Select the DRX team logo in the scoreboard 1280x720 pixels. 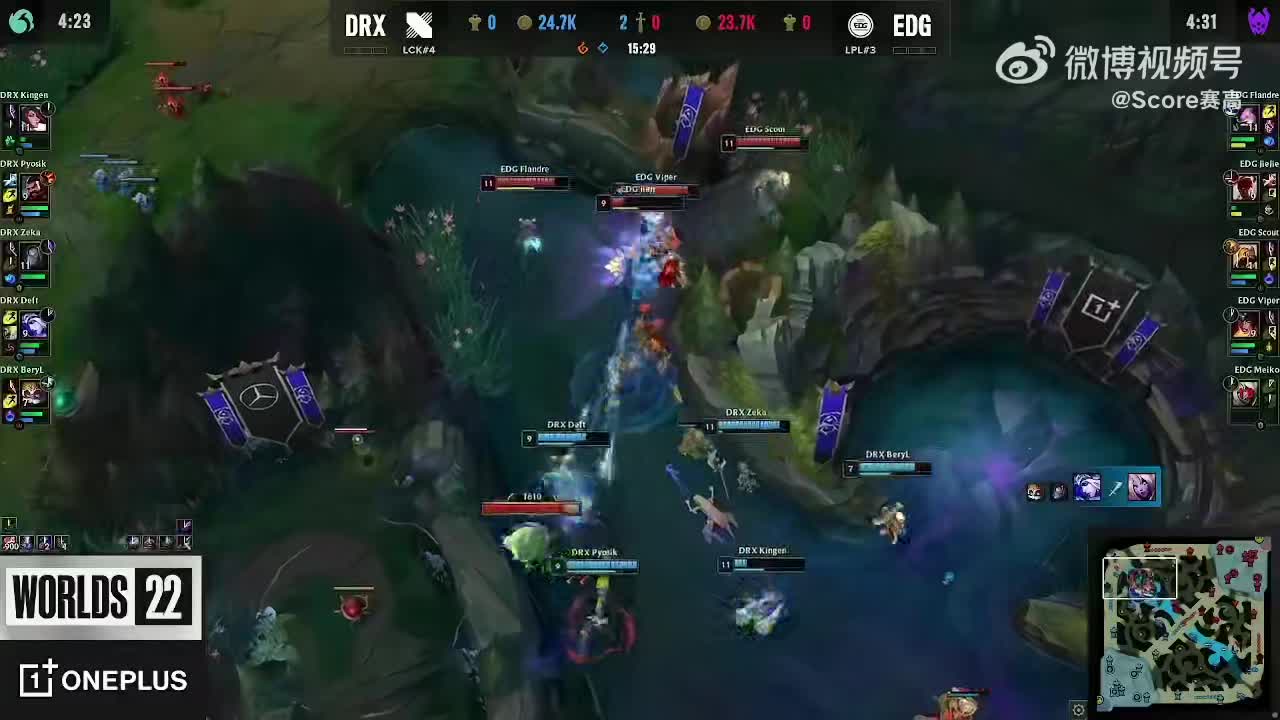pos(420,25)
